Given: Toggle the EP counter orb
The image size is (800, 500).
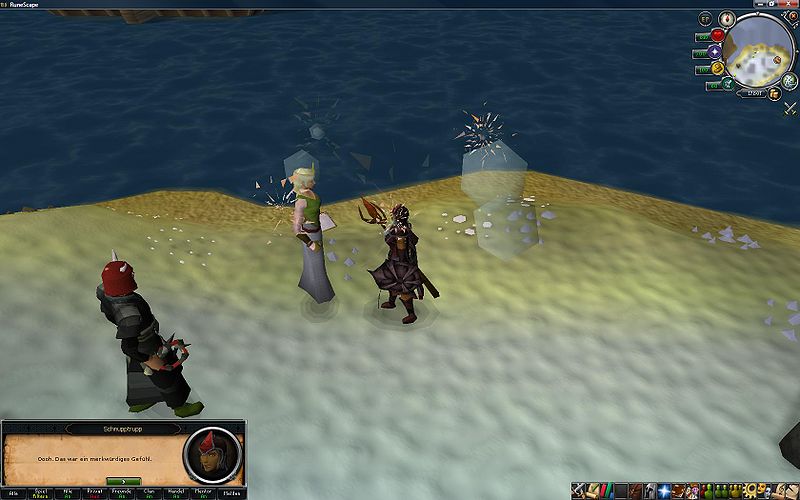Looking at the screenshot, I should click(x=705, y=19).
